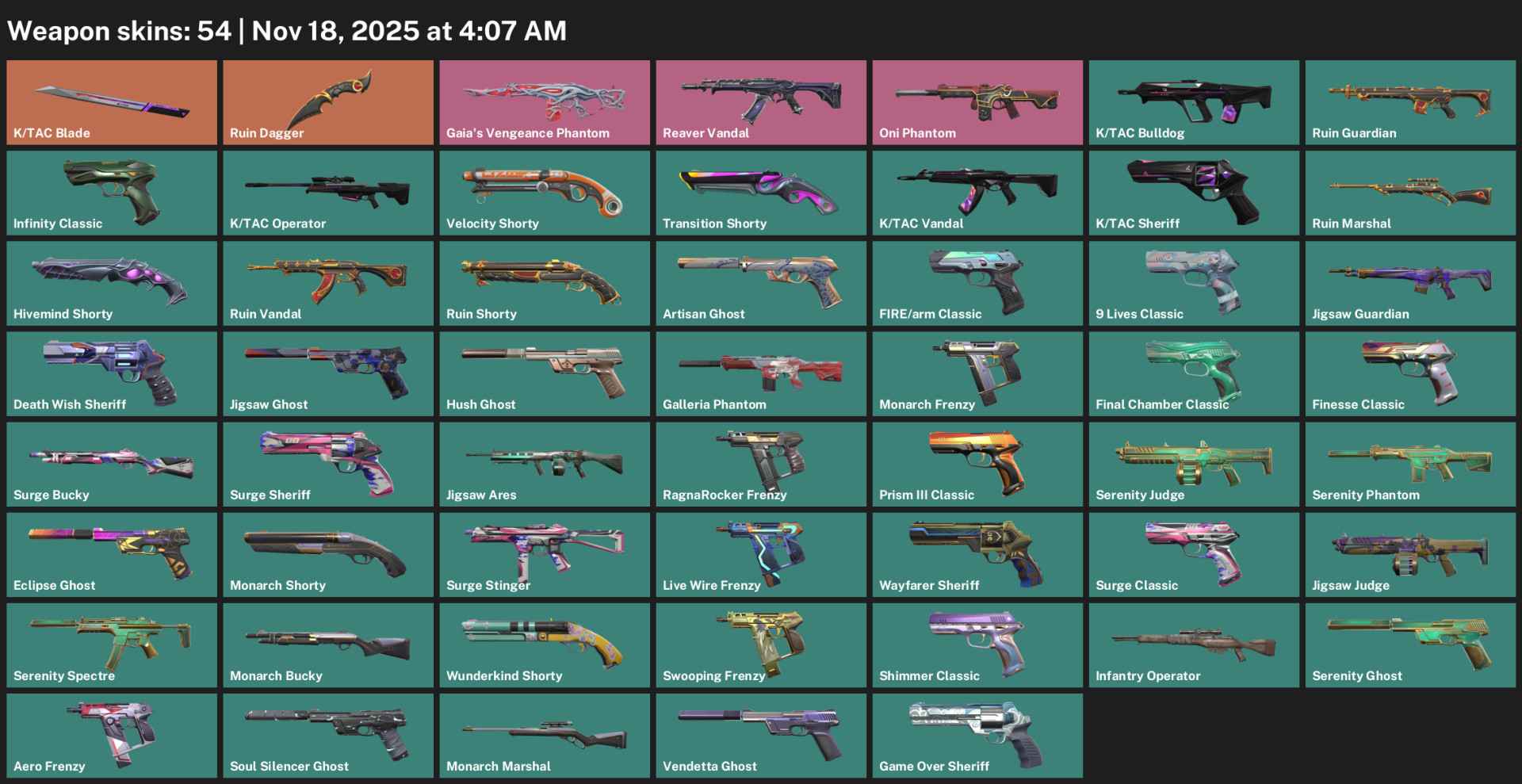
Task: Open the Eclipse Ghost skin
Action: tap(111, 554)
